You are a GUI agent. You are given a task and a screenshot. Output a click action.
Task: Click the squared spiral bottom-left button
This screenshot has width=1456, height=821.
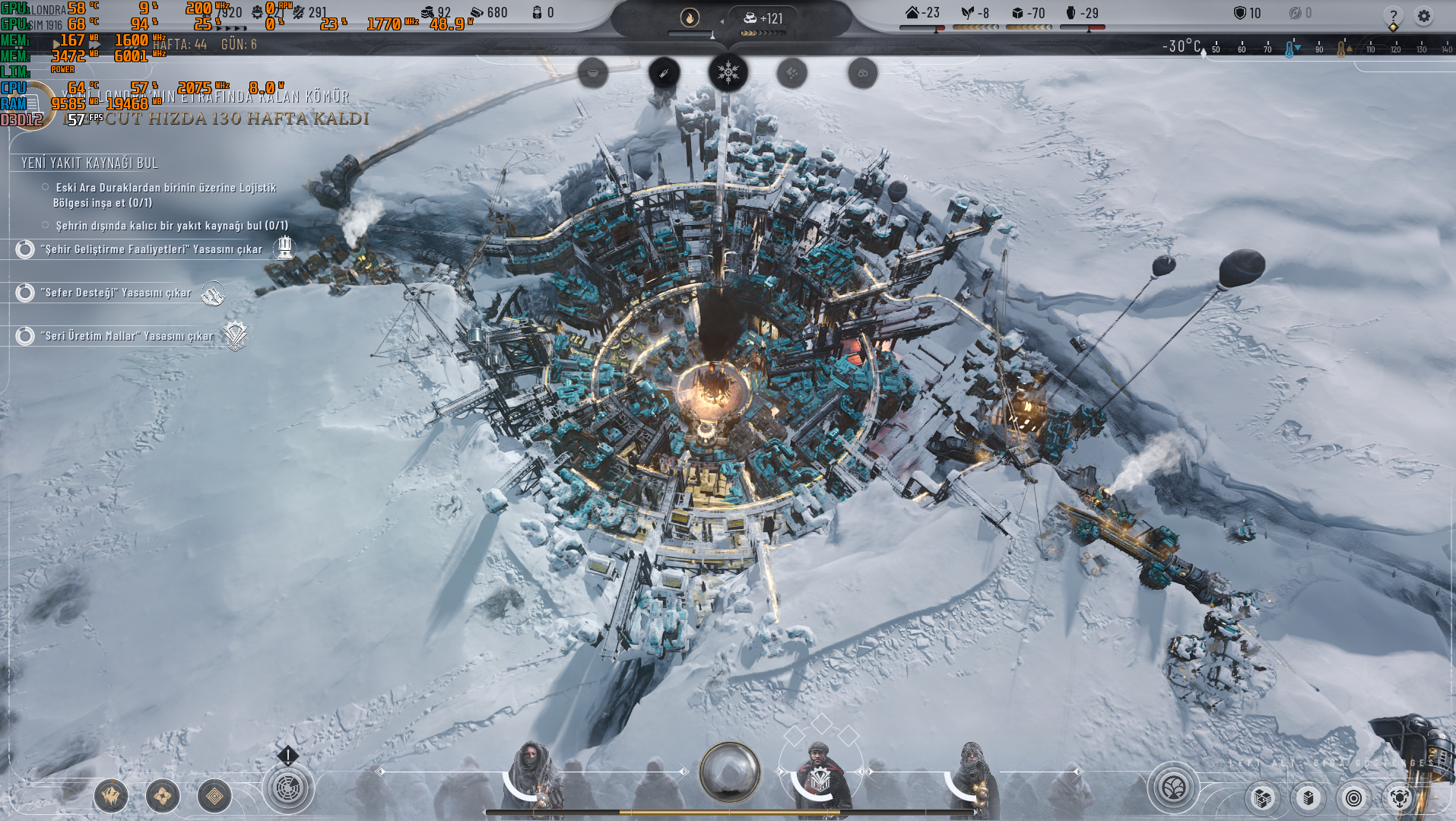(x=214, y=797)
